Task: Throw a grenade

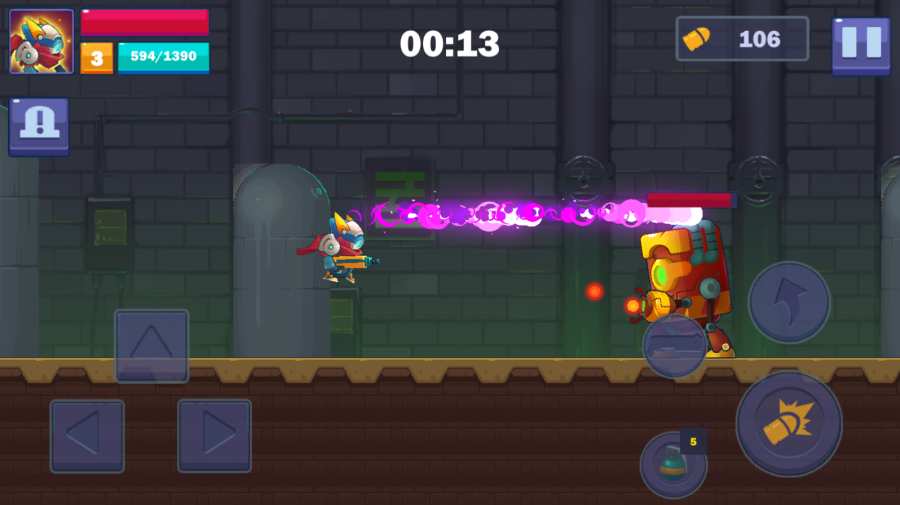Action: coord(673,465)
